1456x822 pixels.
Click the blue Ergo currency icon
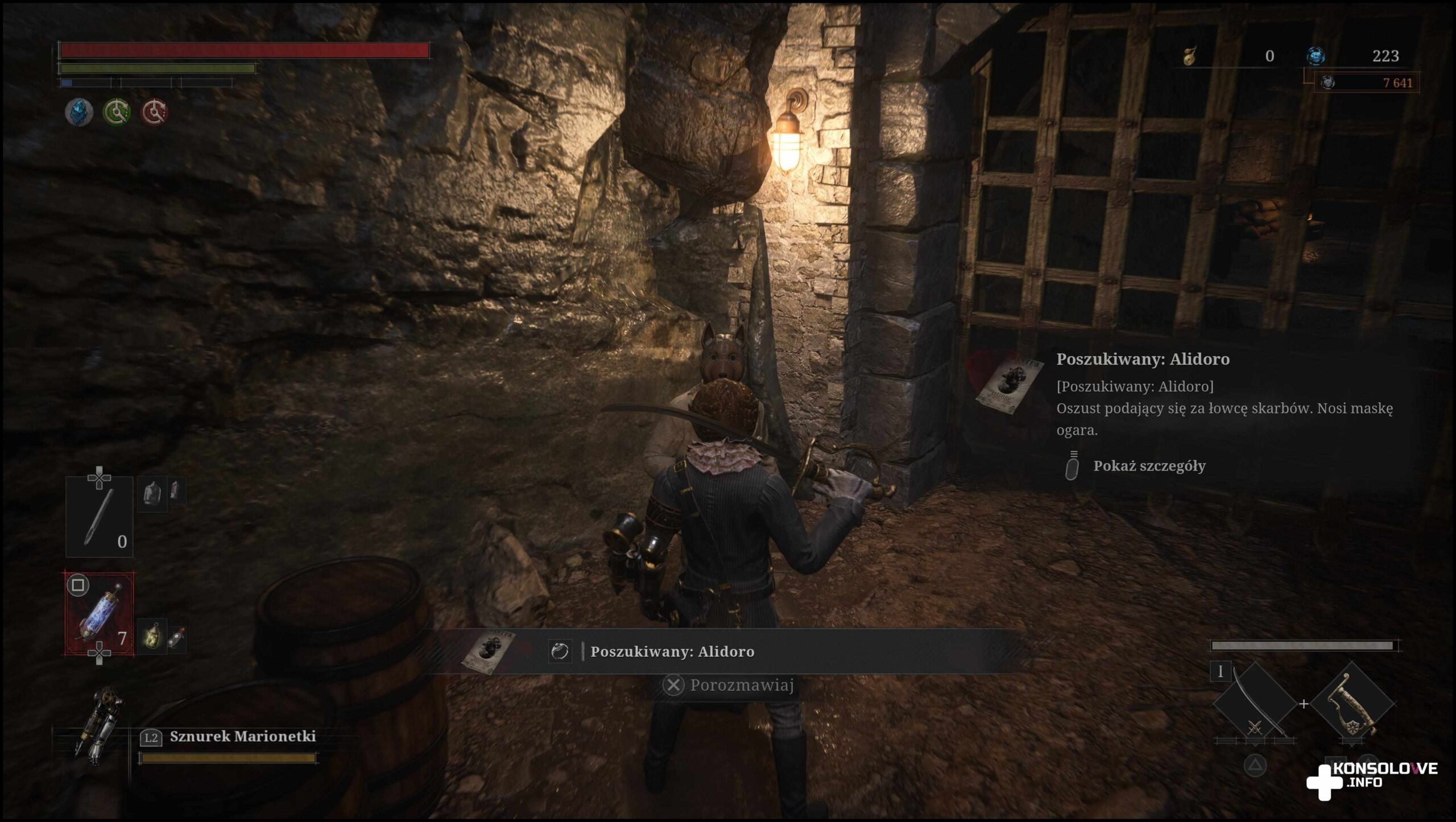(1315, 56)
